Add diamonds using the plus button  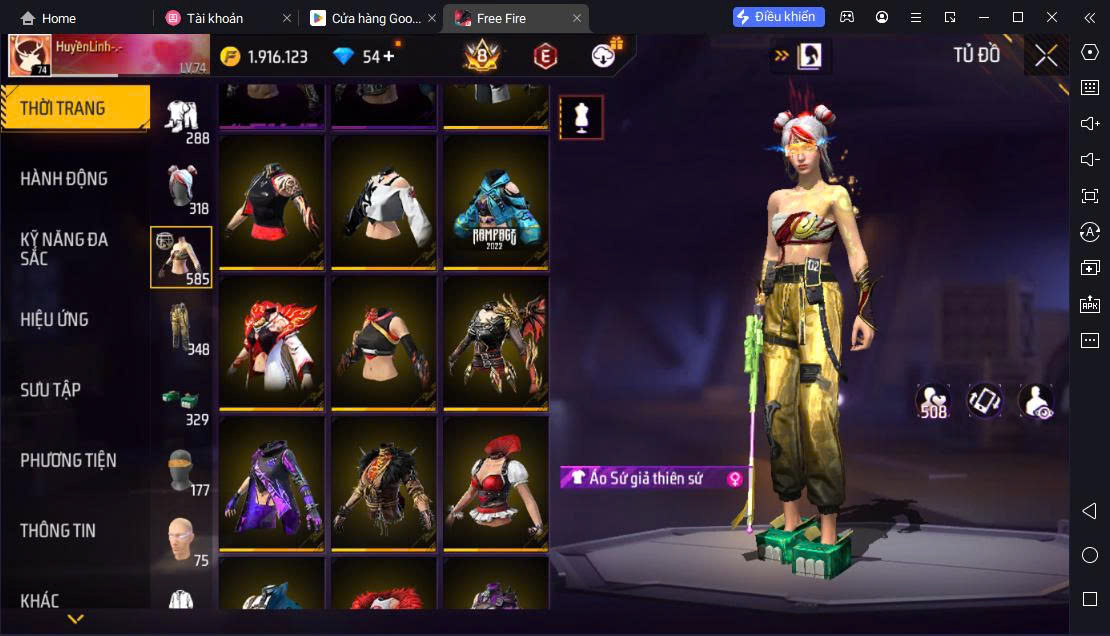click(389, 56)
